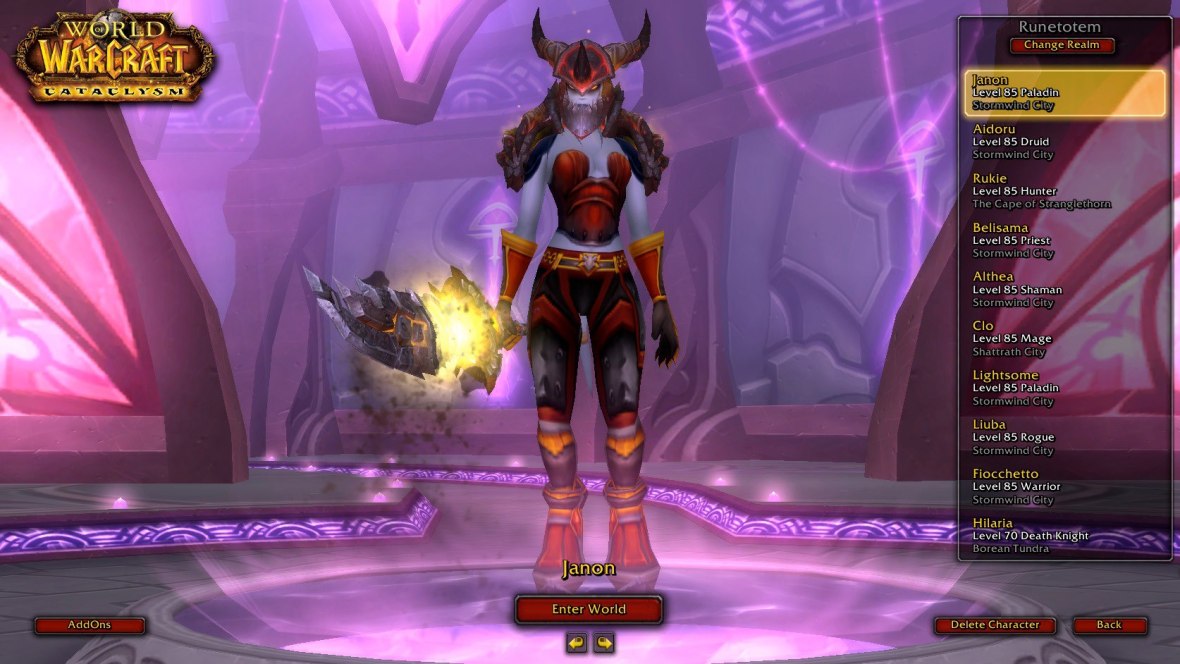Image resolution: width=1180 pixels, height=664 pixels.
Task: Pick Liuba the Rogue
Action: coord(1064,437)
